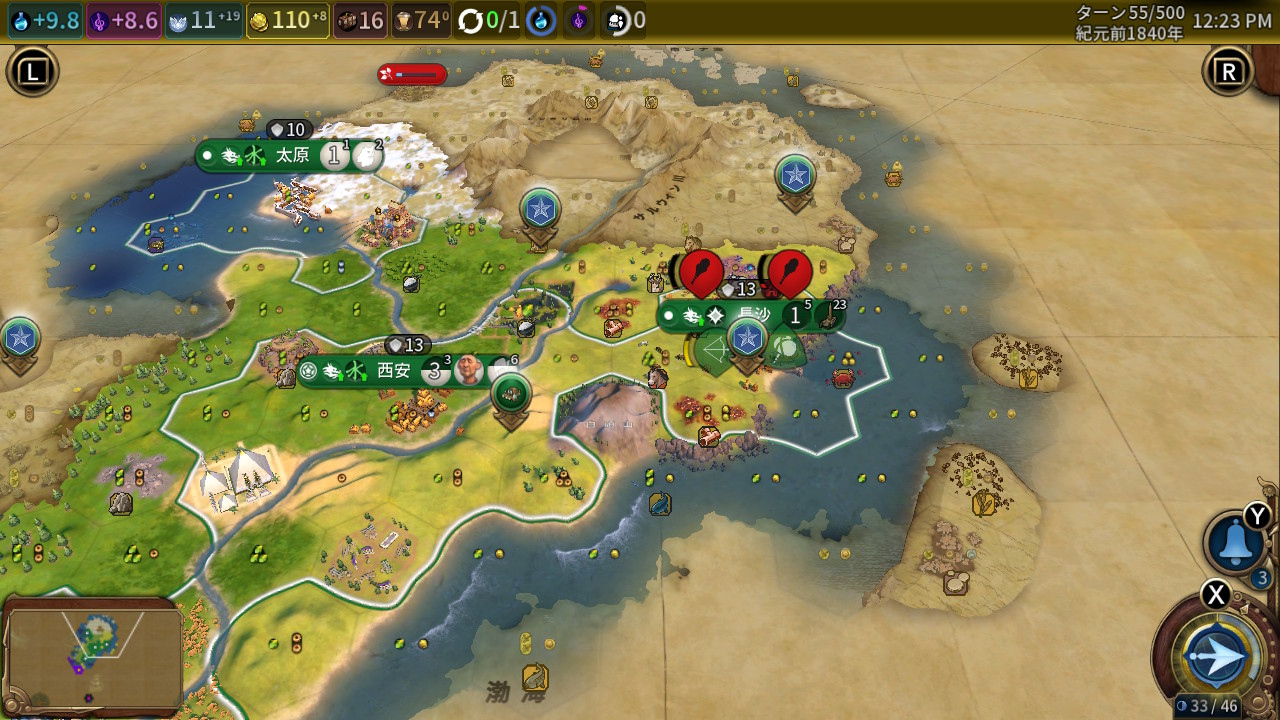Open the gold treasury coin indicator
Image resolution: width=1280 pixels, height=720 pixels.
(288, 20)
